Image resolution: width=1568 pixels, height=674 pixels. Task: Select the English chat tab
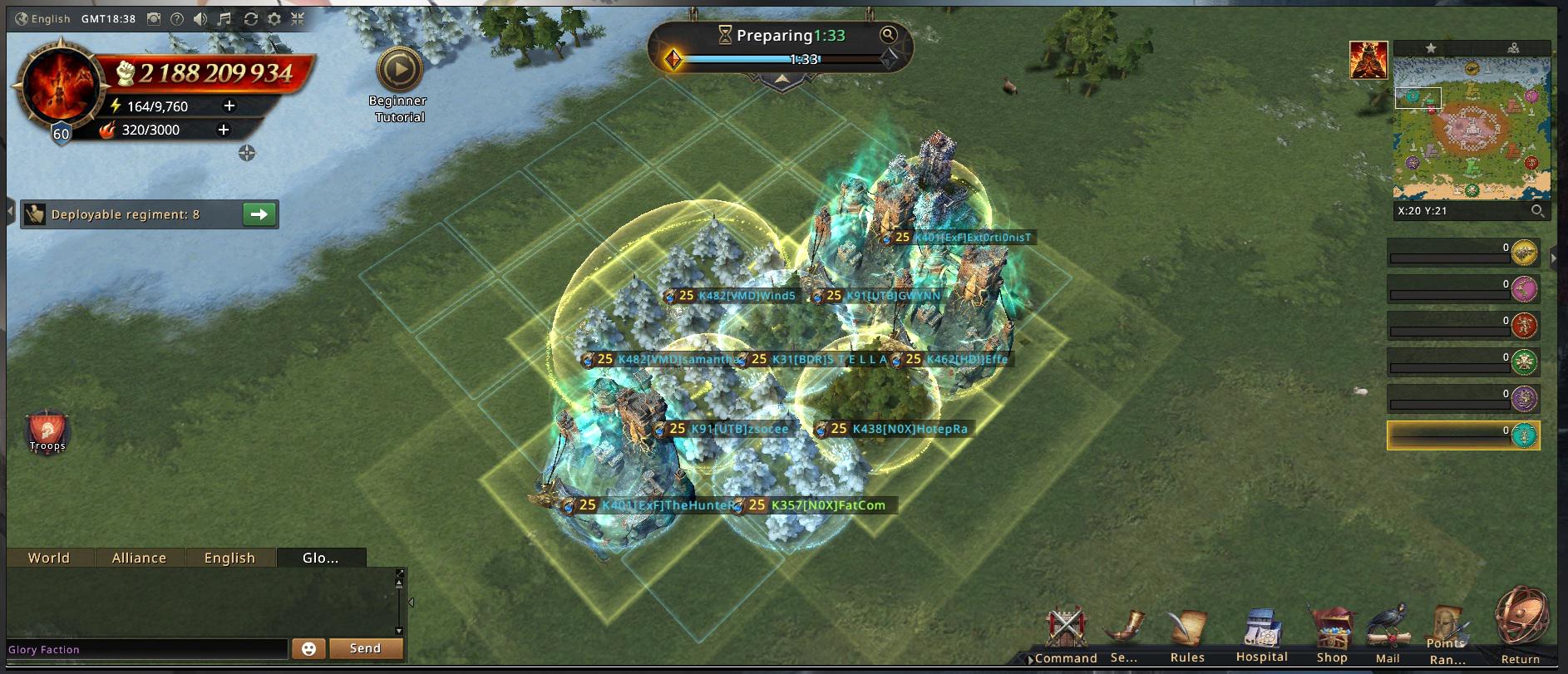(229, 558)
